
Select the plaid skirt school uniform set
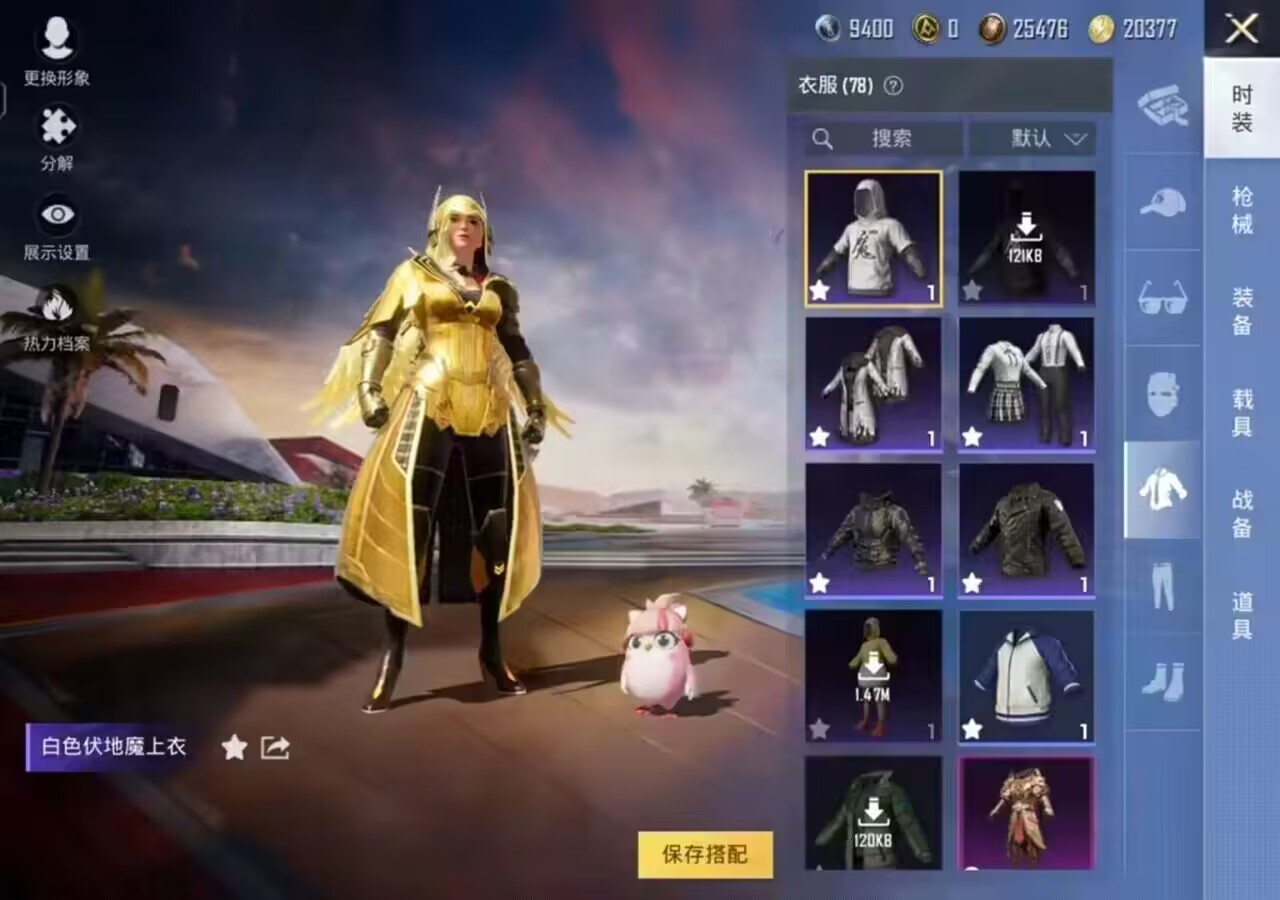(1026, 384)
